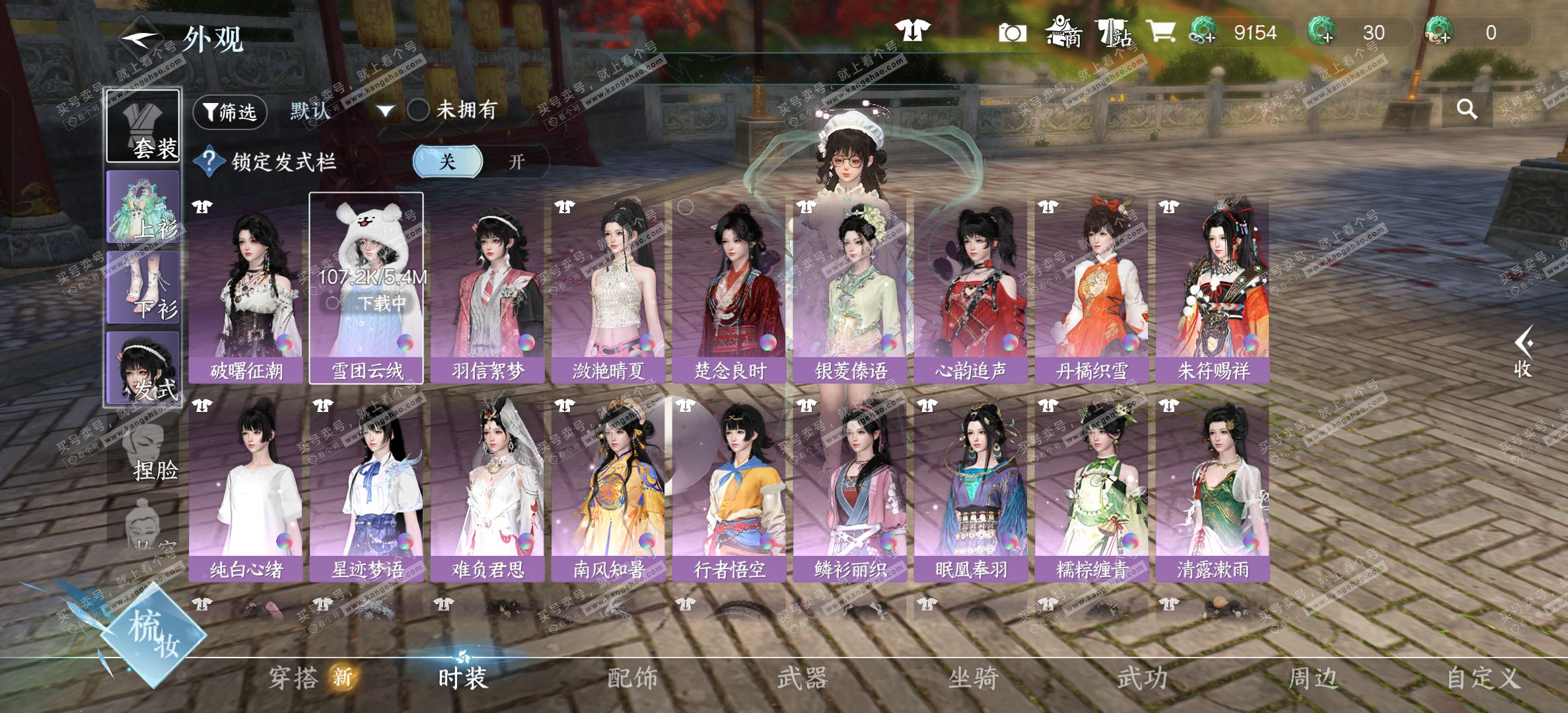
Task: Collapse the panel with the 收 arrow
Action: pyautogui.click(x=1523, y=351)
